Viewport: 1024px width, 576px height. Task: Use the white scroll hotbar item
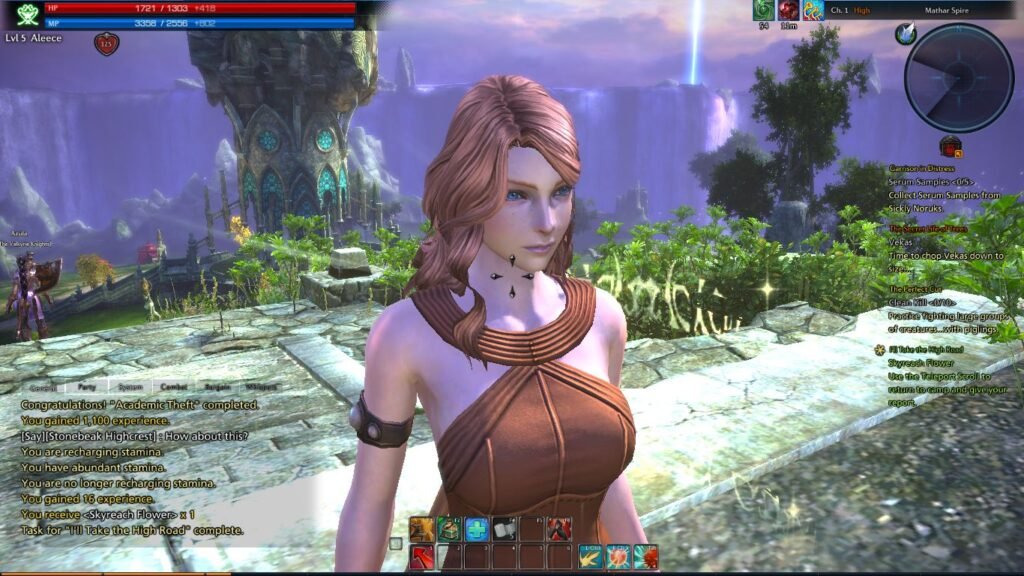click(x=505, y=530)
